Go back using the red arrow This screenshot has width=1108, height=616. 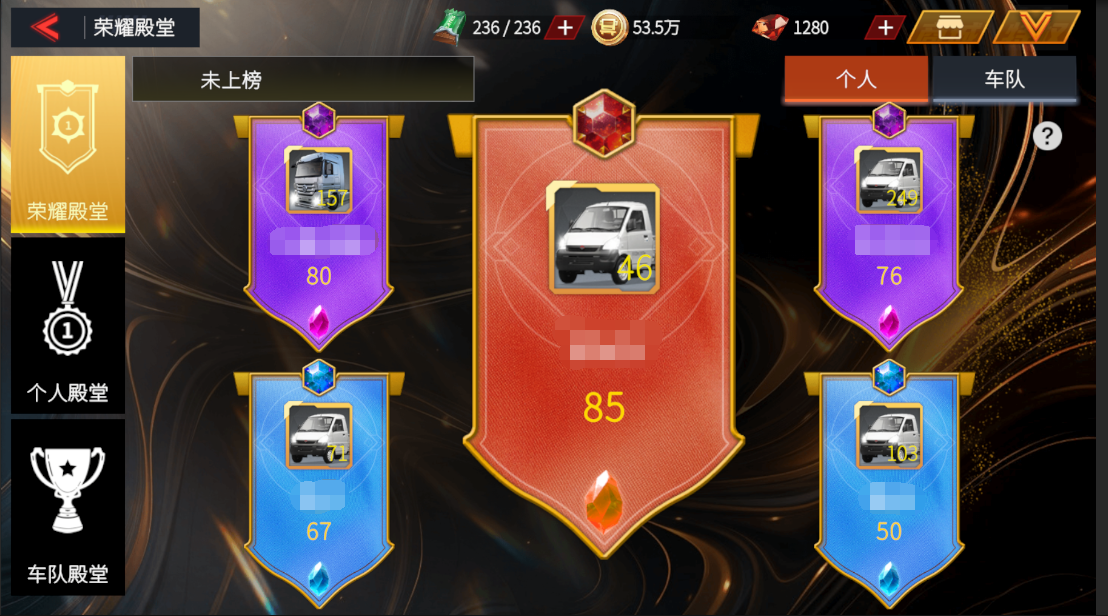(x=46, y=27)
